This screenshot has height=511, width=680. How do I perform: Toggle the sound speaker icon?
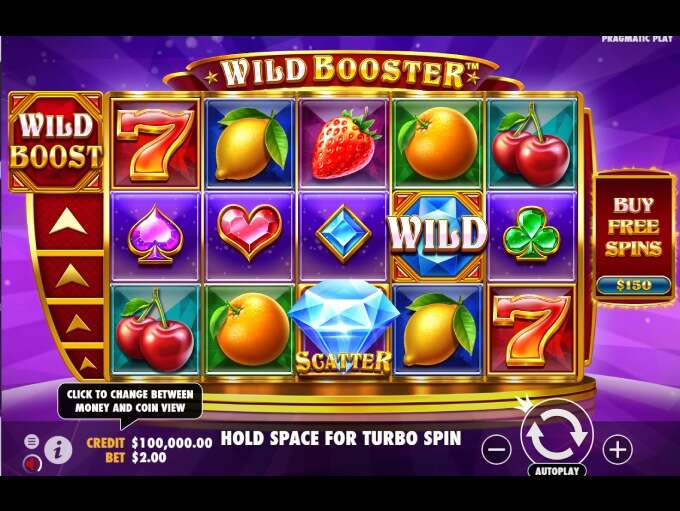[x=31, y=463]
